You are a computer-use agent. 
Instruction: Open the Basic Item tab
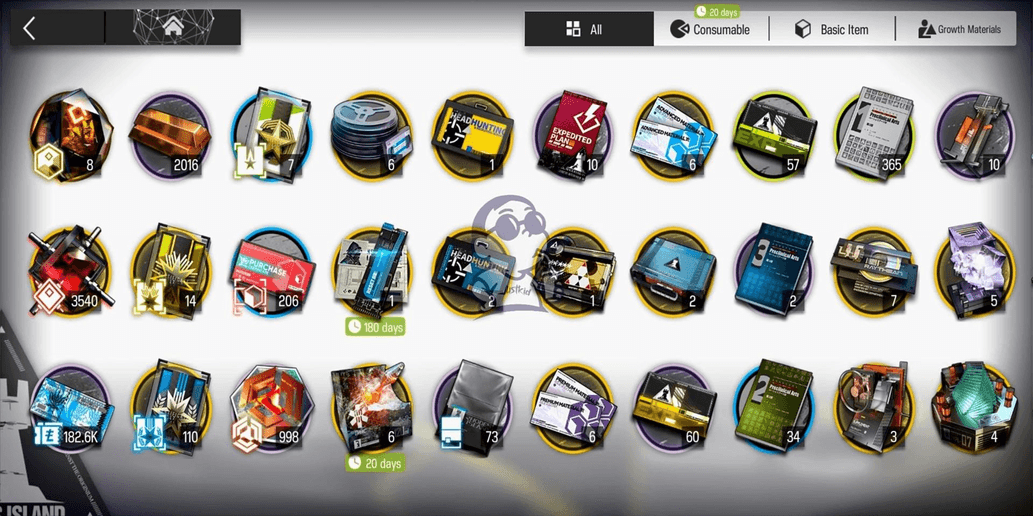(x=832, y=29)
